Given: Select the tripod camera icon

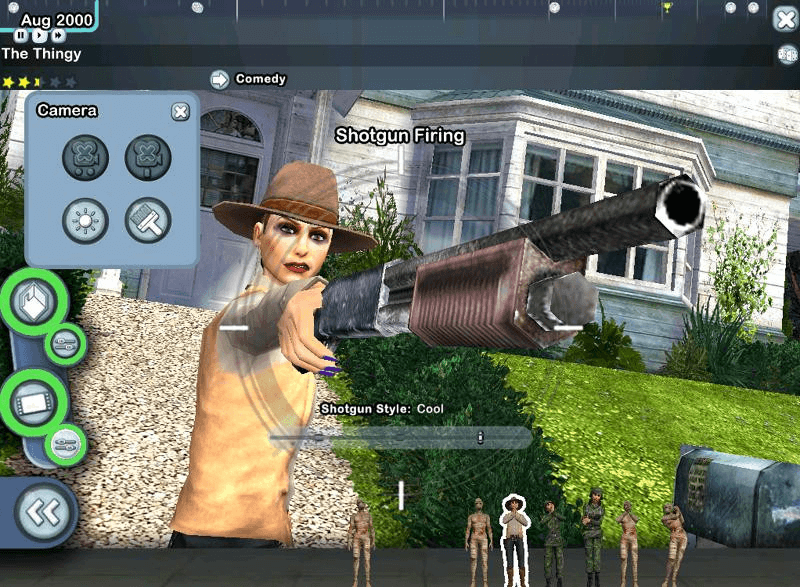Looking at the screenshot, I should tap(148, 158).
